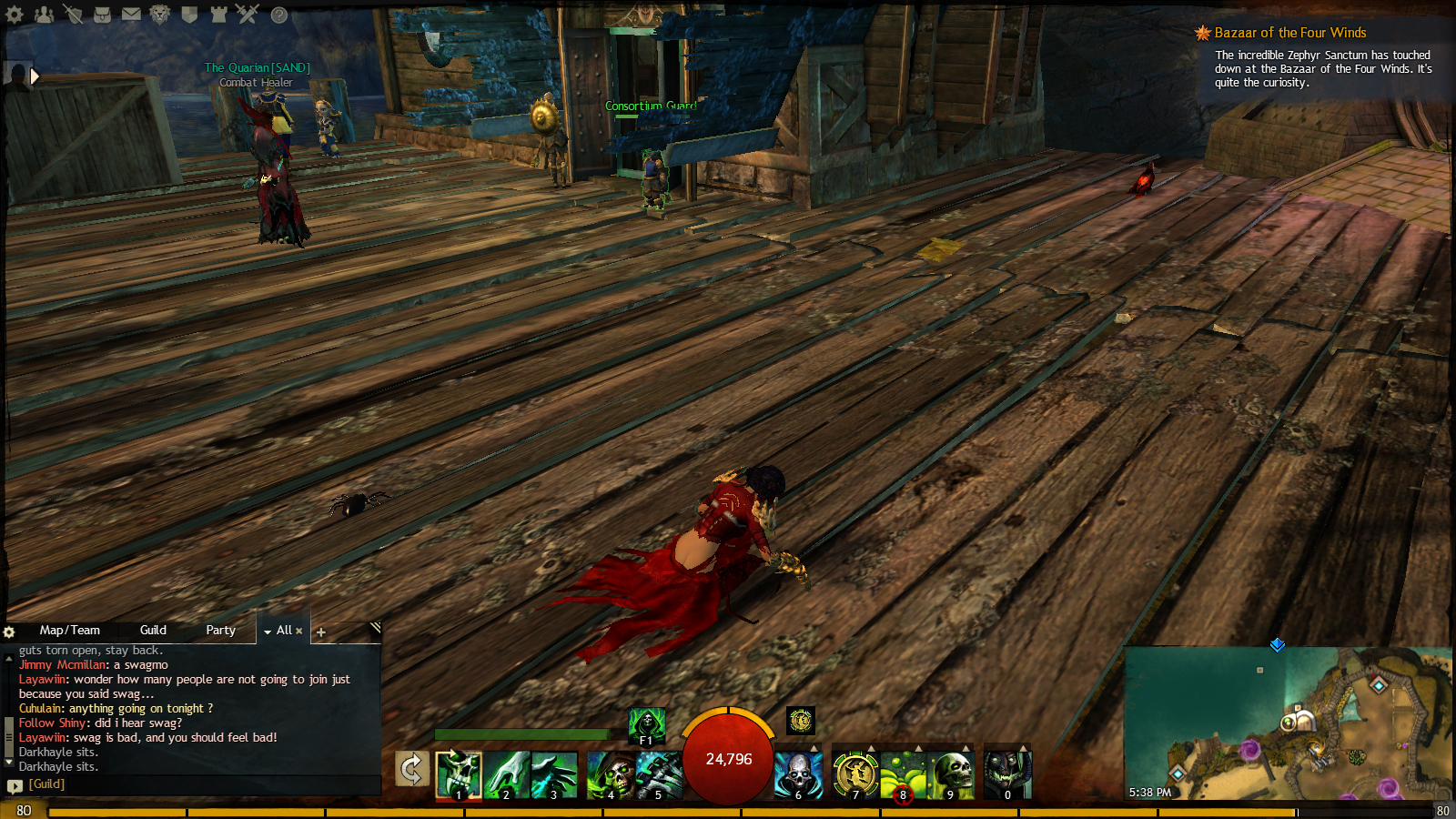Open the All chat tab dropdown arrow
The height and width of the screenshot is (819, 1456).
[268, 630]
